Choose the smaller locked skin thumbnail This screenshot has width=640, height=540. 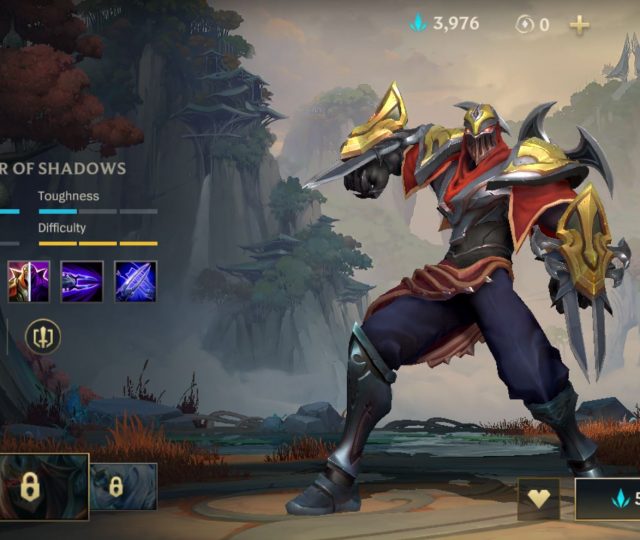click(123, 487)
